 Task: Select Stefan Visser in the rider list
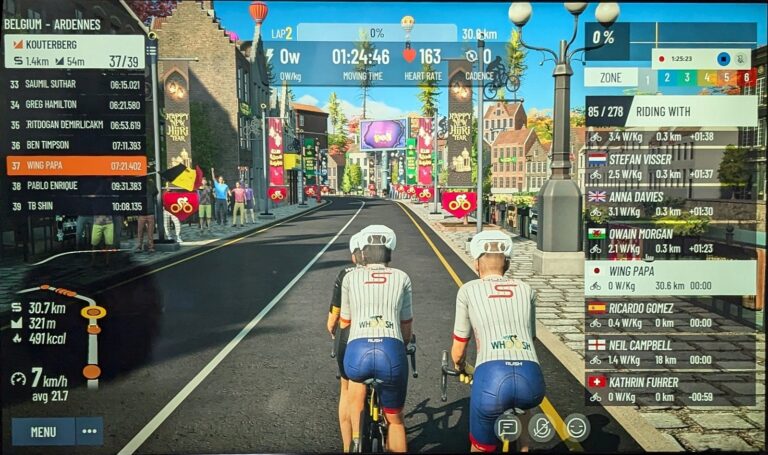670,165
